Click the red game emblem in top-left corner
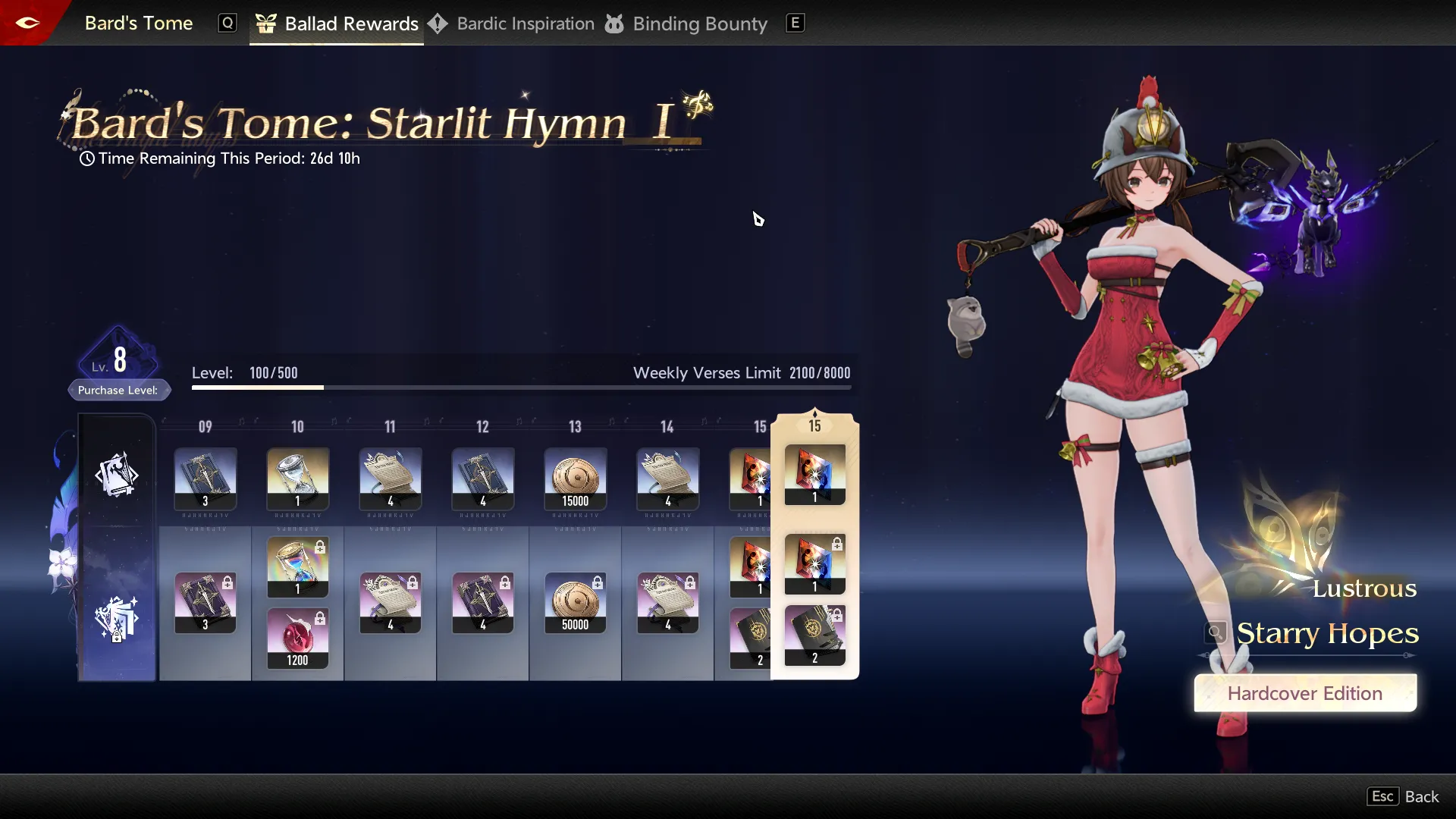Image resolution: width=1456 pixels, height=819 pixels. point(27,22)
